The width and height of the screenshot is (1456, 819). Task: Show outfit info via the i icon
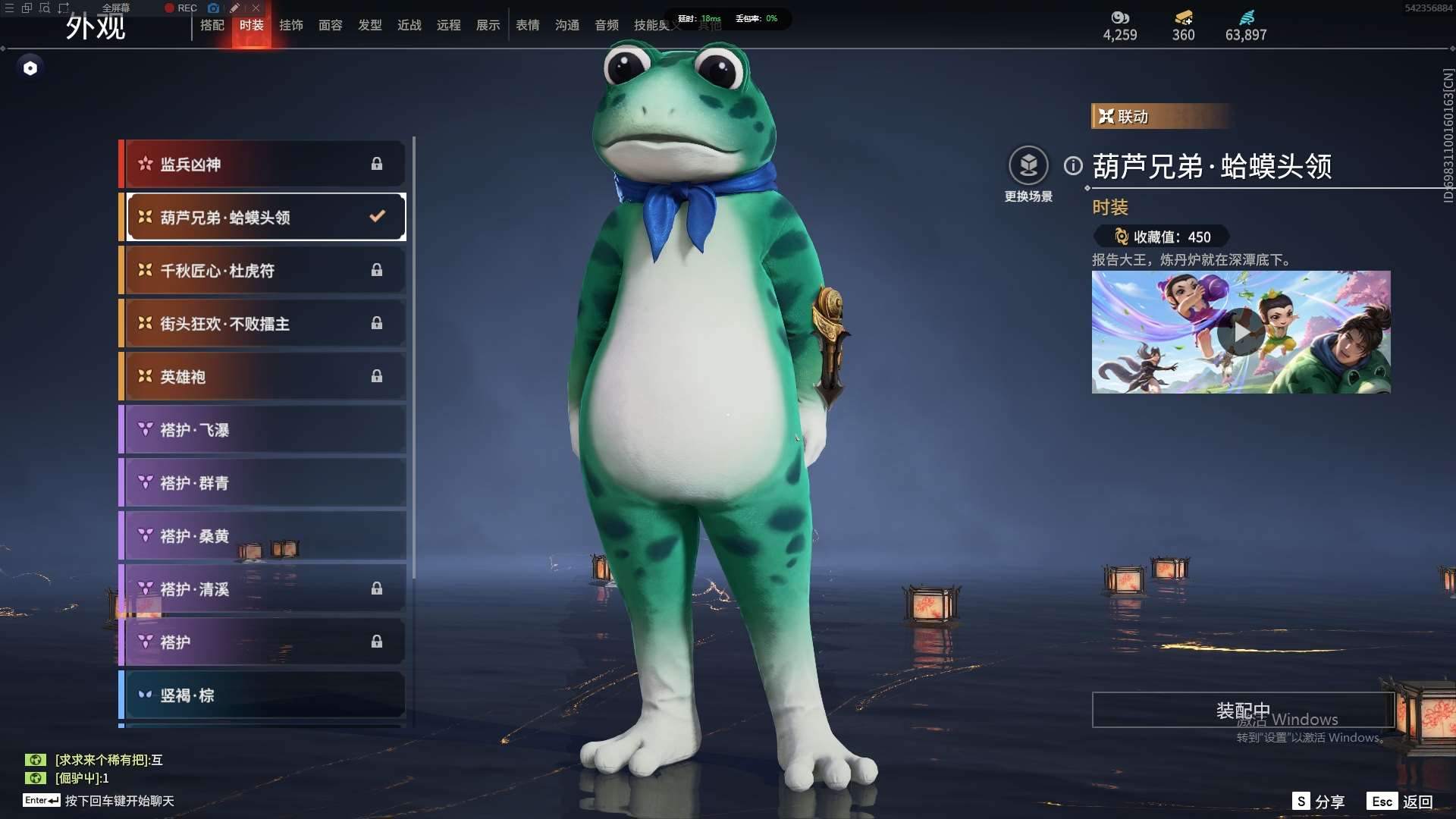(1073, 166)
